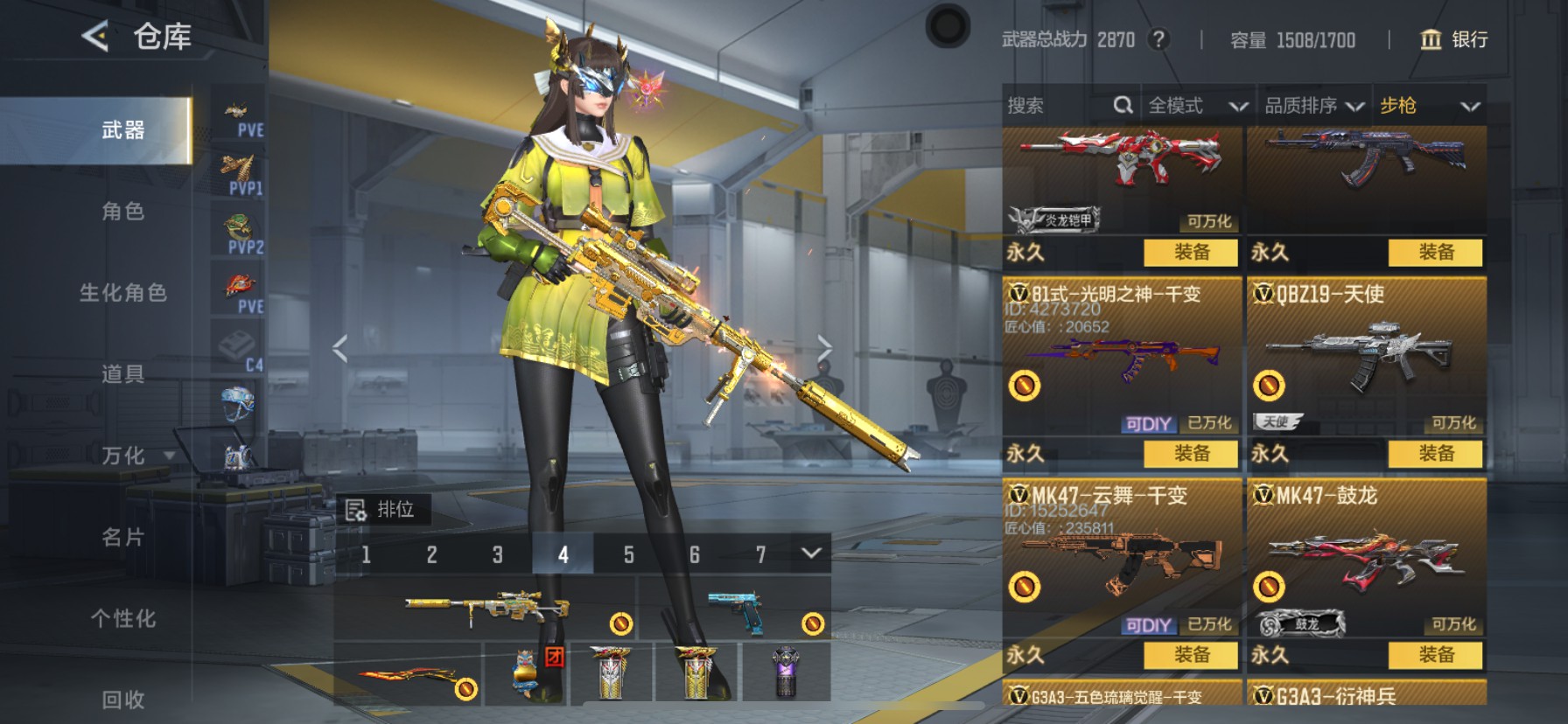Show the weapon power question mark help

1158,39
